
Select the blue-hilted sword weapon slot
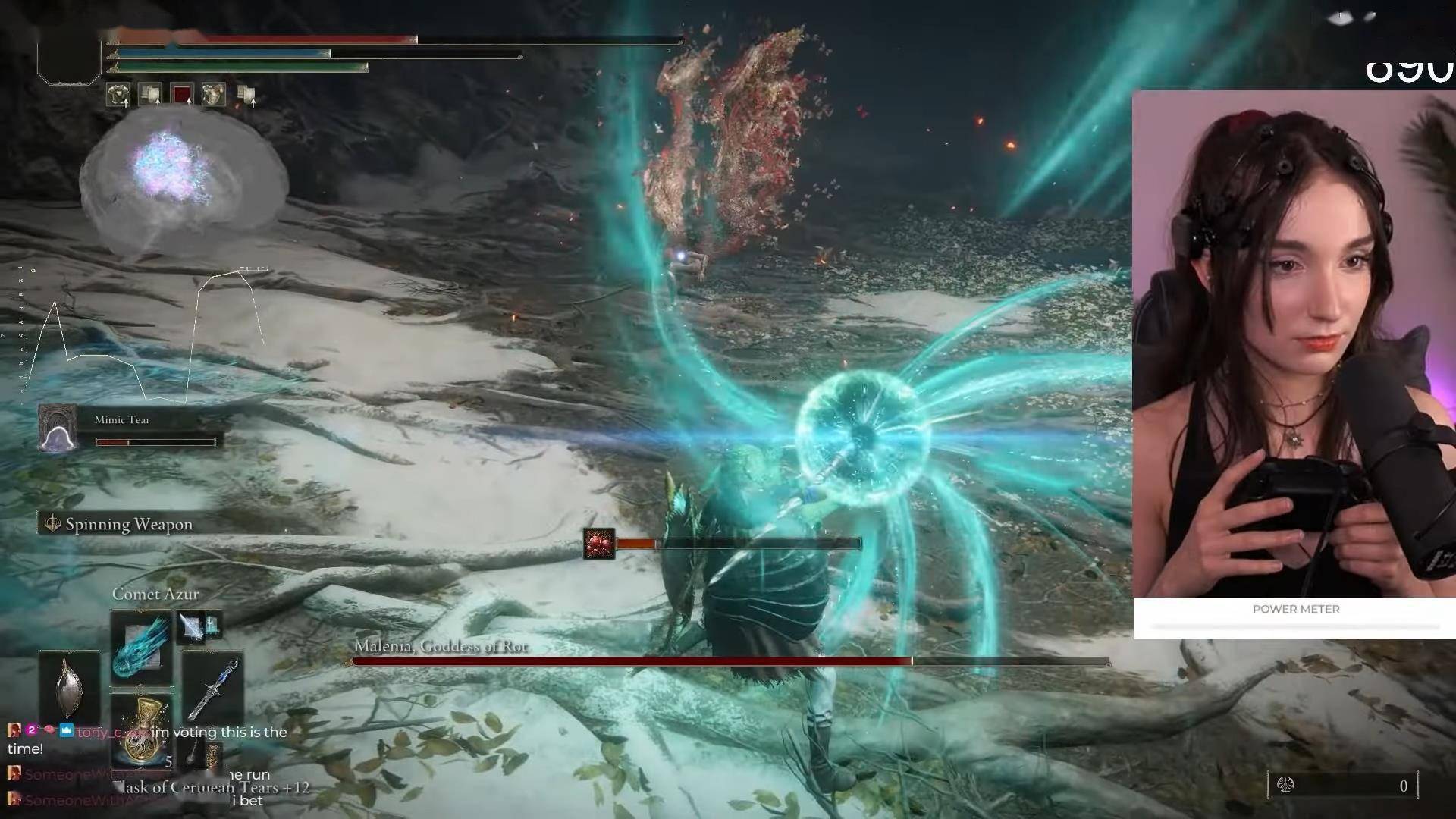213,689
